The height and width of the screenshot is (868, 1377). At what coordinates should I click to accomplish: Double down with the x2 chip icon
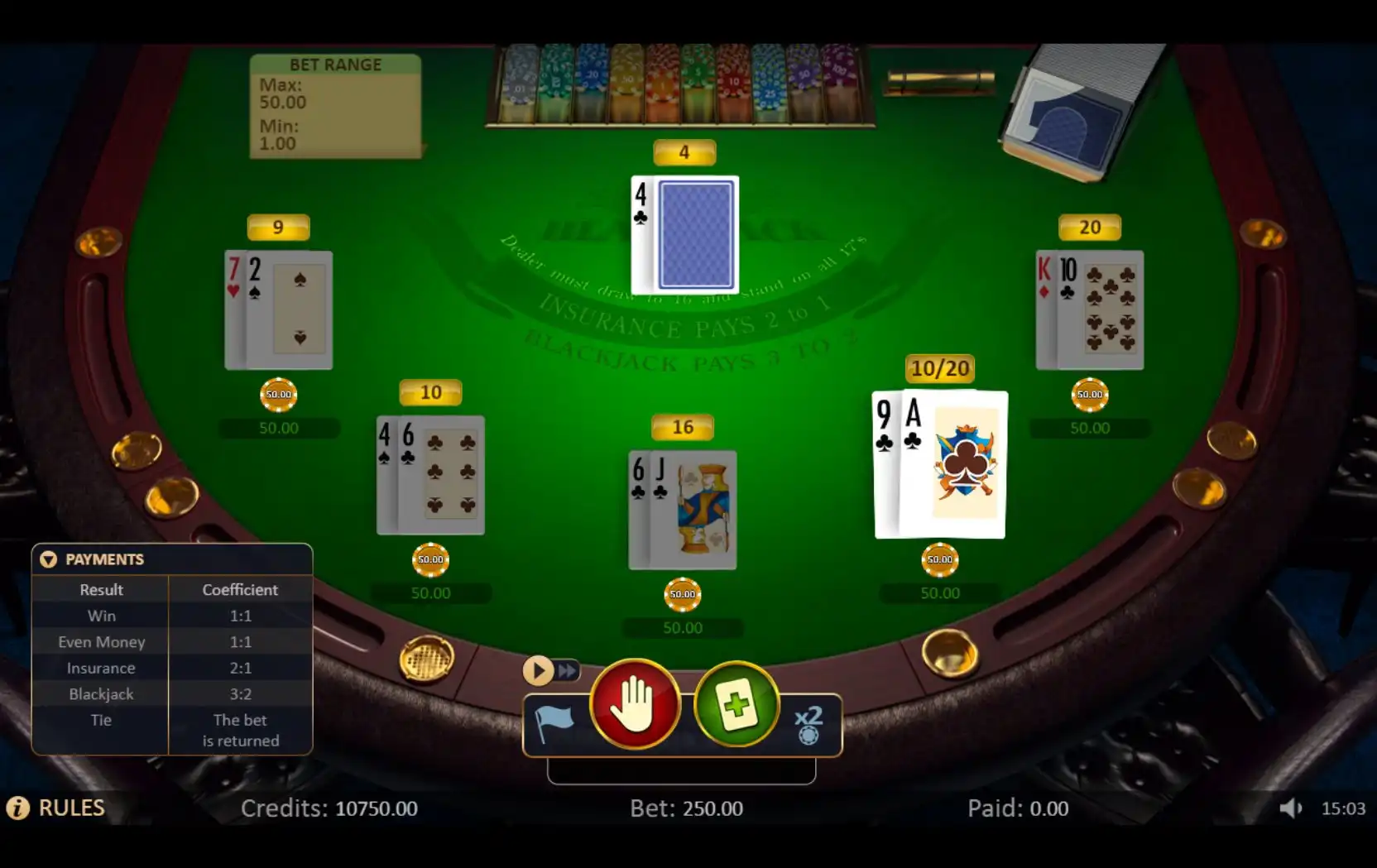coord(808,724)
